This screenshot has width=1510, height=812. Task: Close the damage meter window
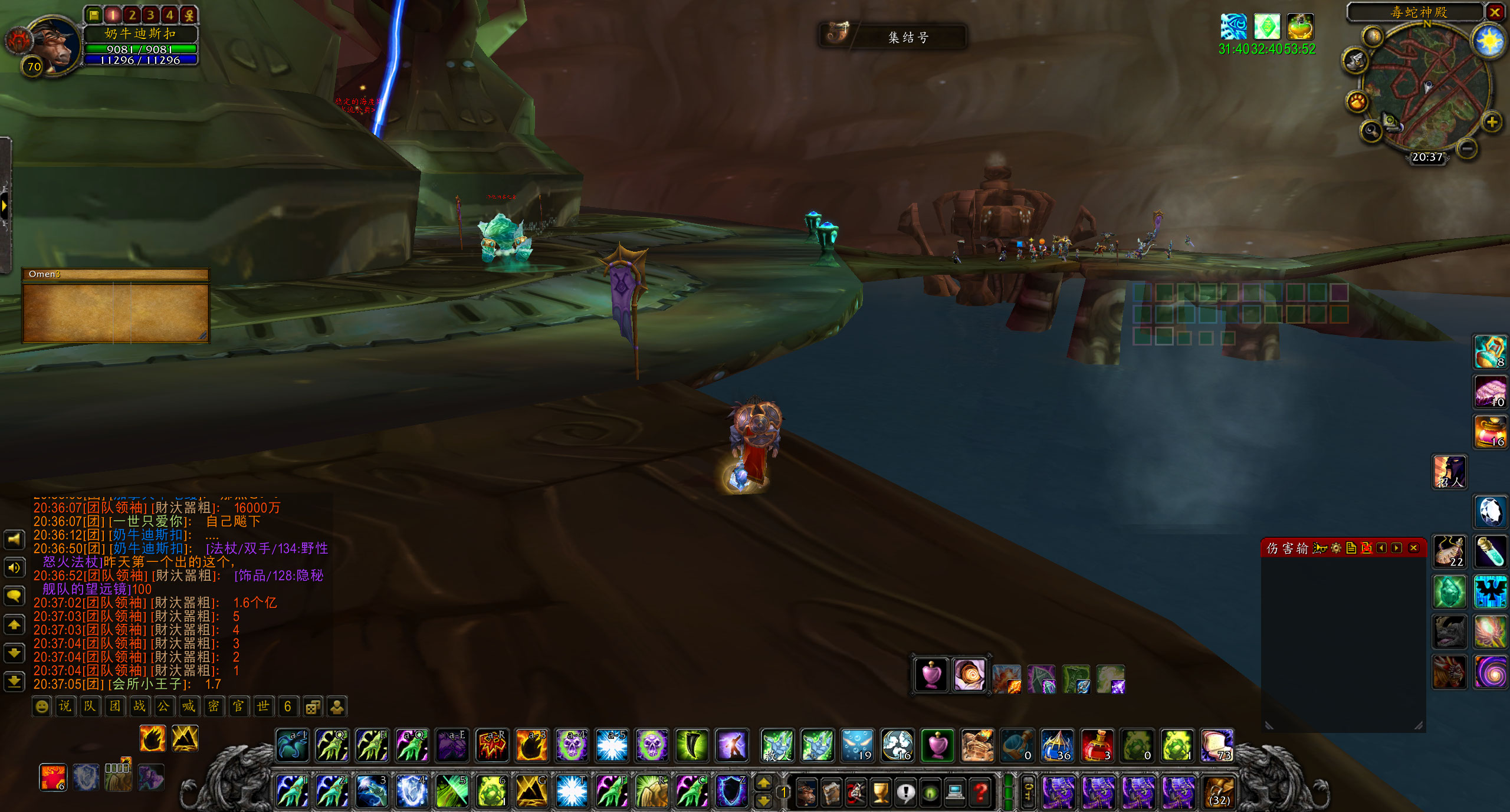[x=1413, y=548]
